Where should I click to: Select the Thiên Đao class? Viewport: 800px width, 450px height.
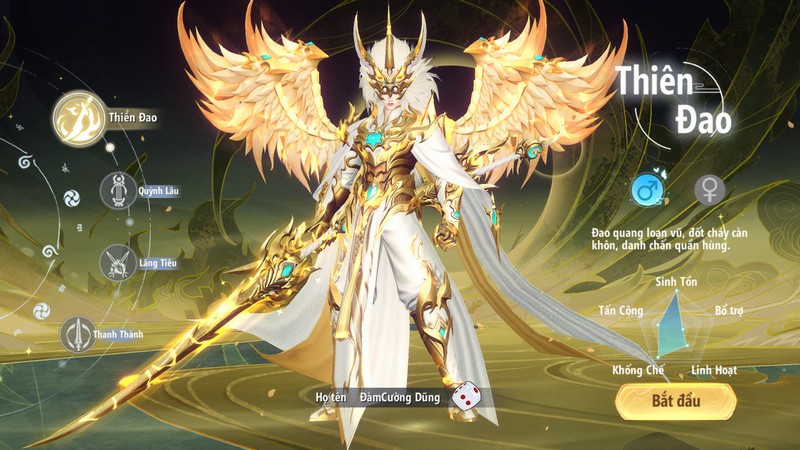coord(79,119)
